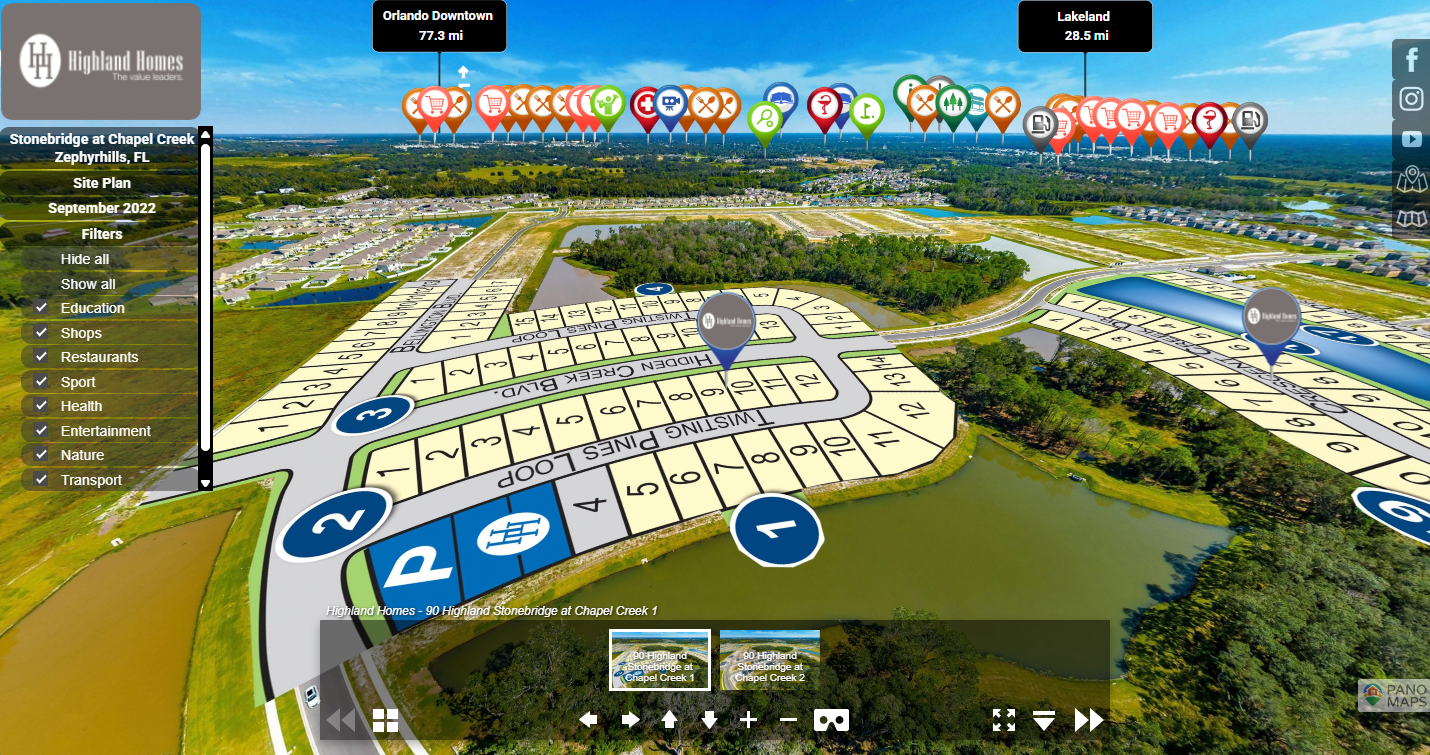The width and height of the screenshot is (1430, 755).
Task: Select the Chapel Creek 1 panorama thumbnail
Action: pyautogui.click(x=660, y=659)
